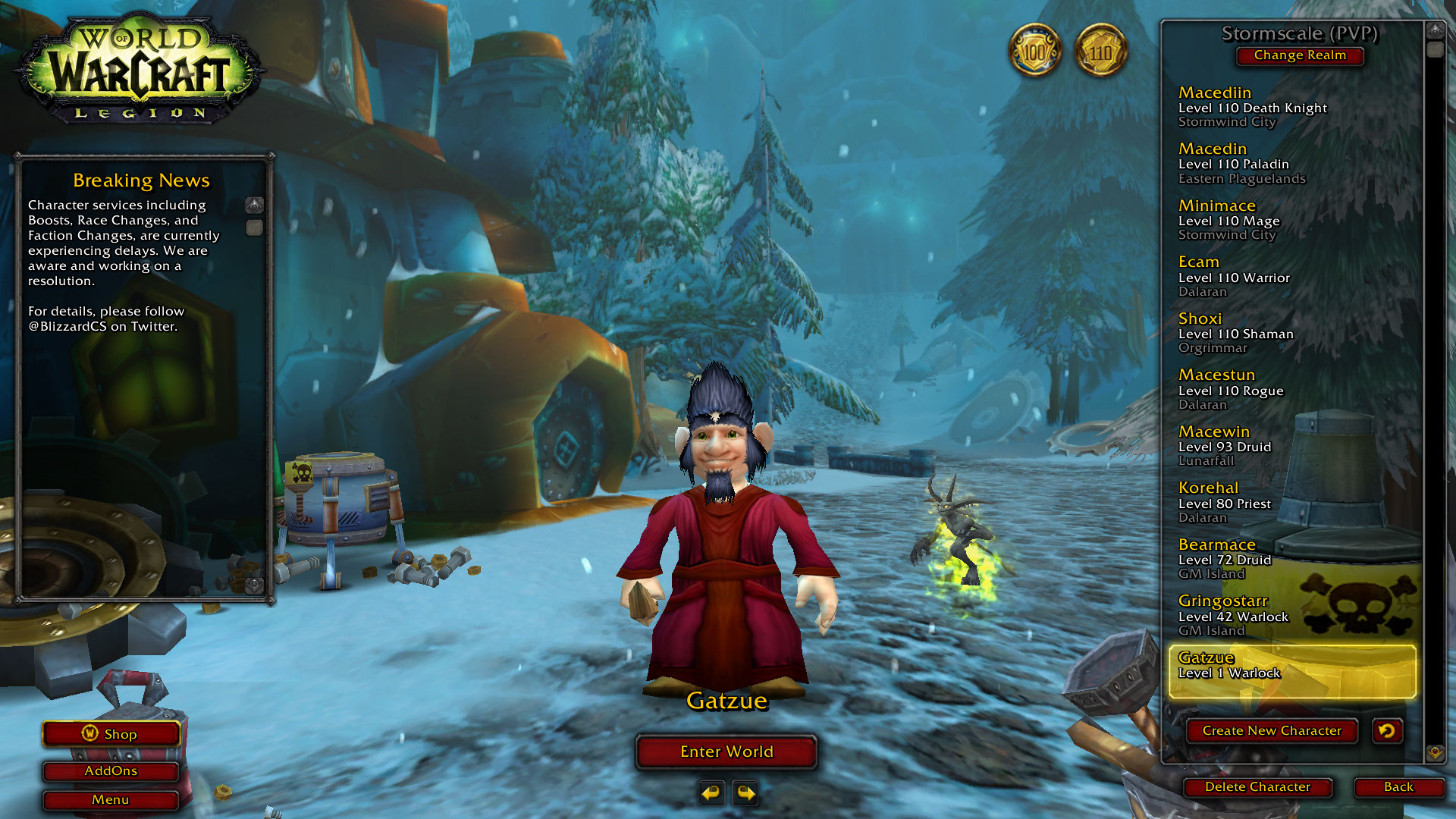Open the AddOns list
Viewport: 1456px width, 819px height.
coord(111,771)
